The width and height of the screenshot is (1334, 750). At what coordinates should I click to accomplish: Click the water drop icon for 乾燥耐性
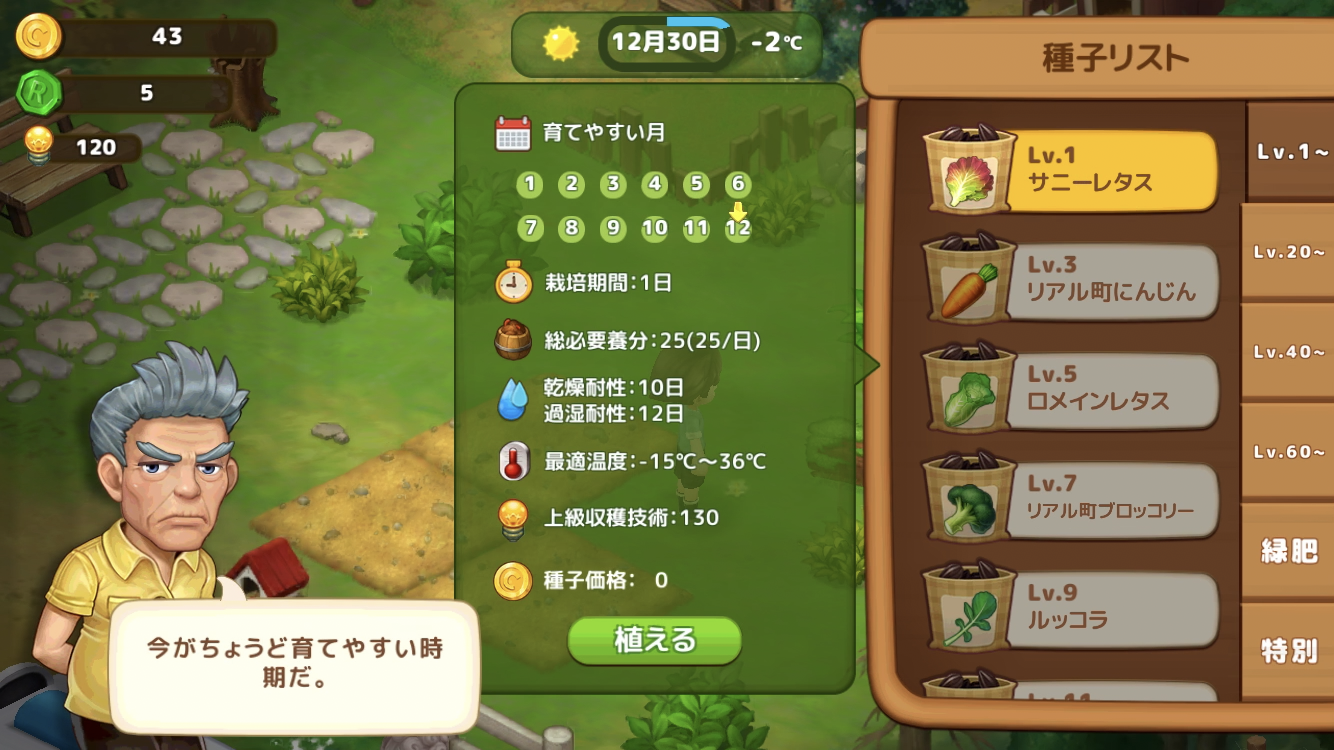click(512, 399)
